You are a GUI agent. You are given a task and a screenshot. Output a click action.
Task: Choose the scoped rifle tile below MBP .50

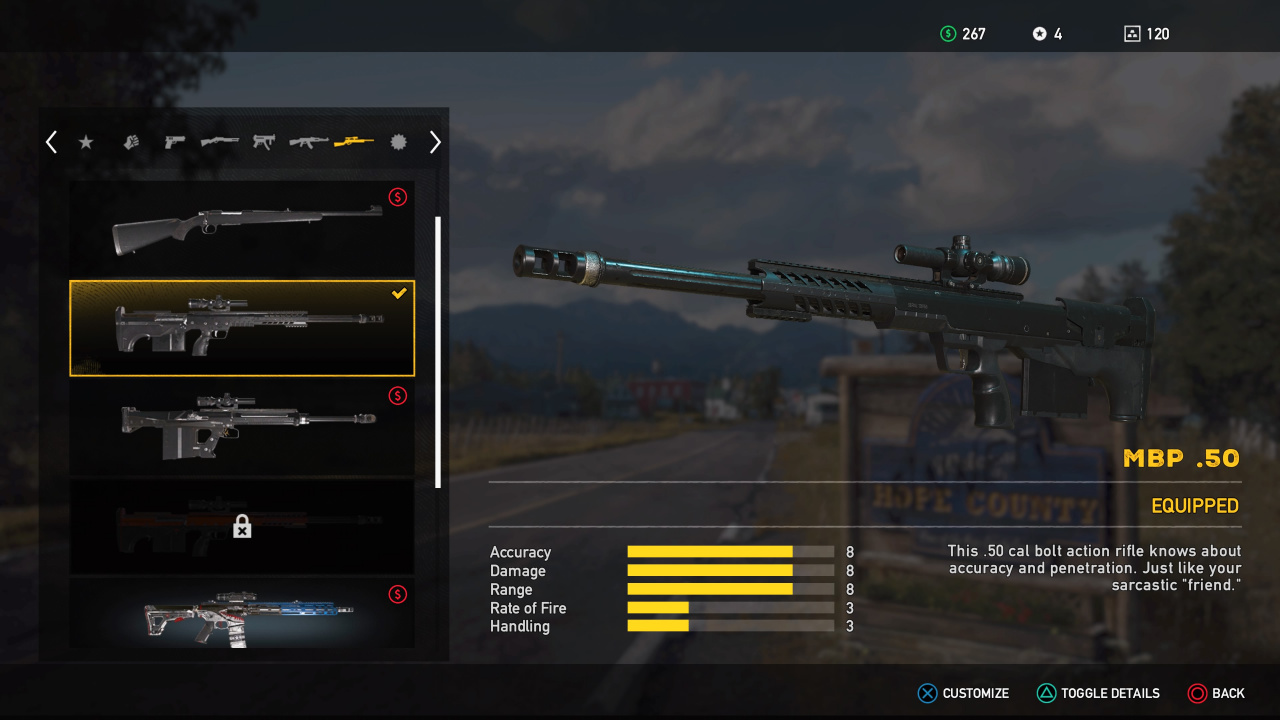click(x=242, y=427)
